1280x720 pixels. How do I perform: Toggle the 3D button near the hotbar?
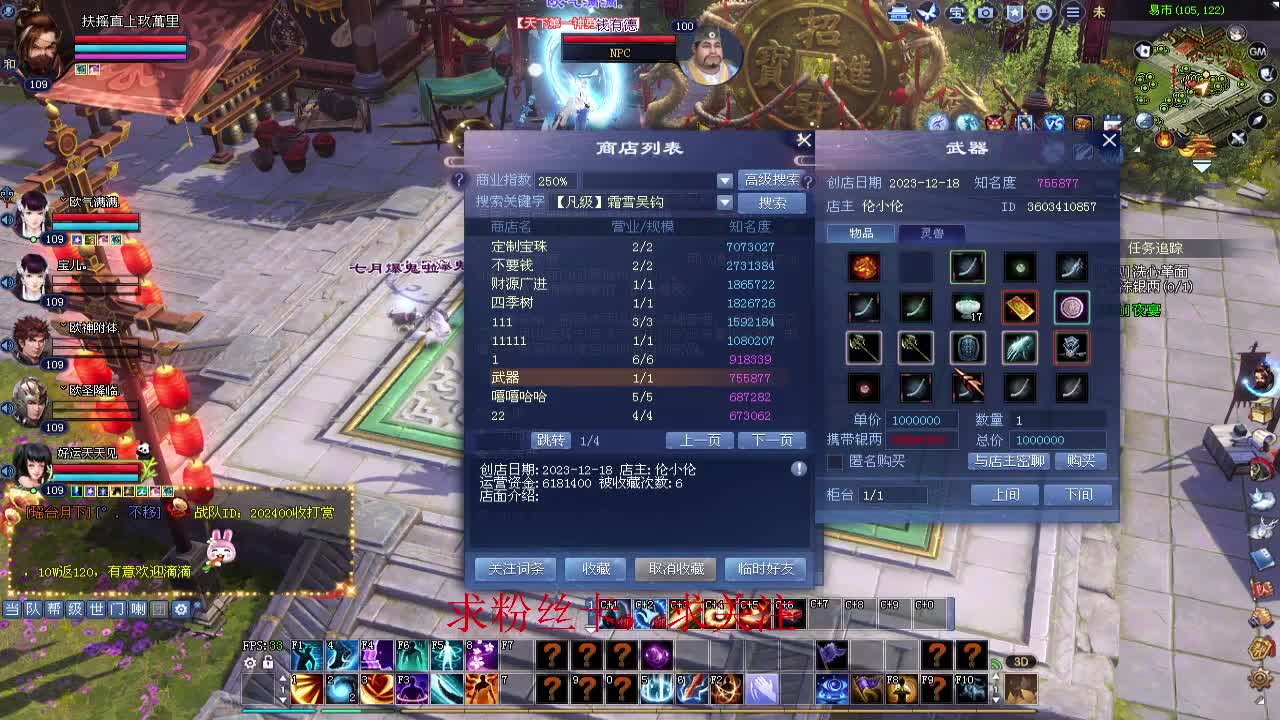coord(1020,660)
